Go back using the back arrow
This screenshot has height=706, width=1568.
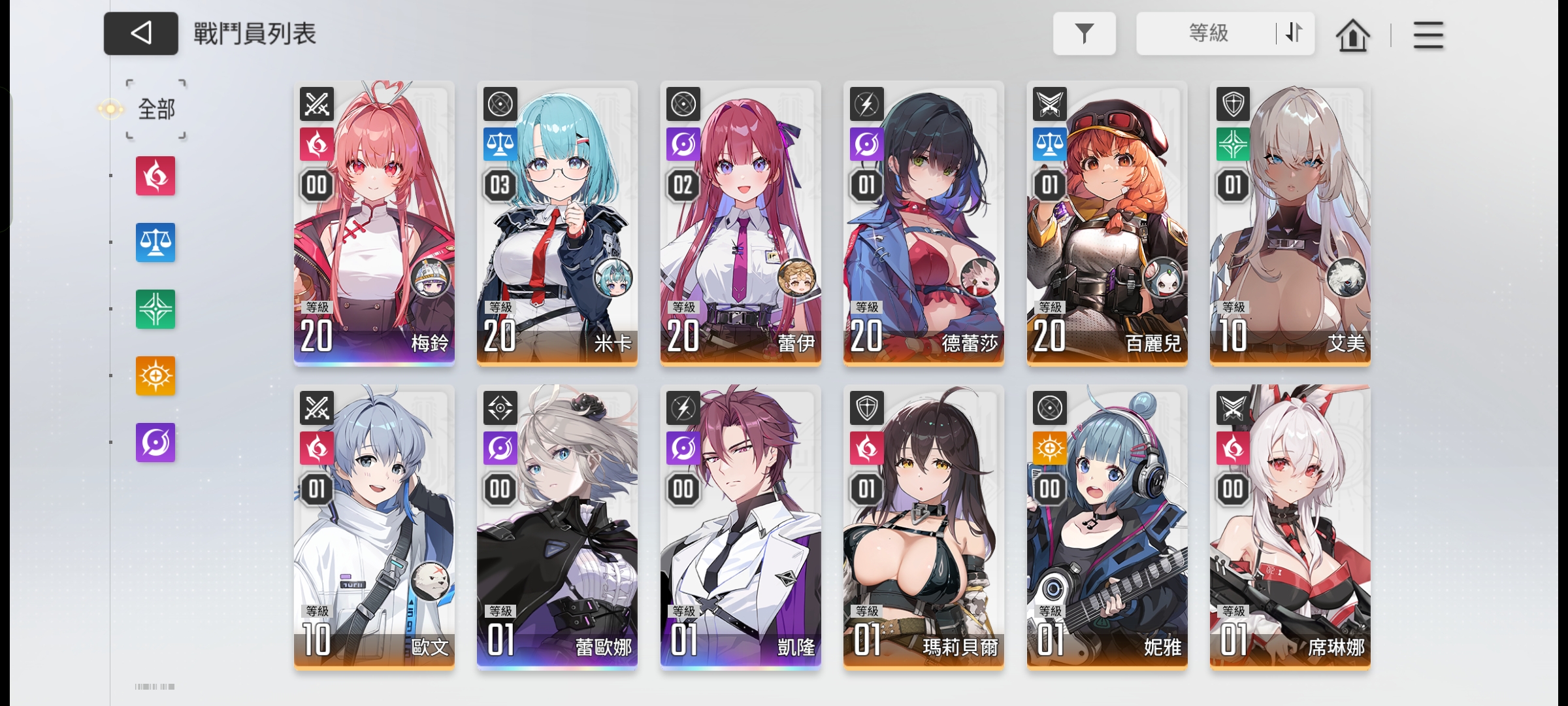[140, 33]
